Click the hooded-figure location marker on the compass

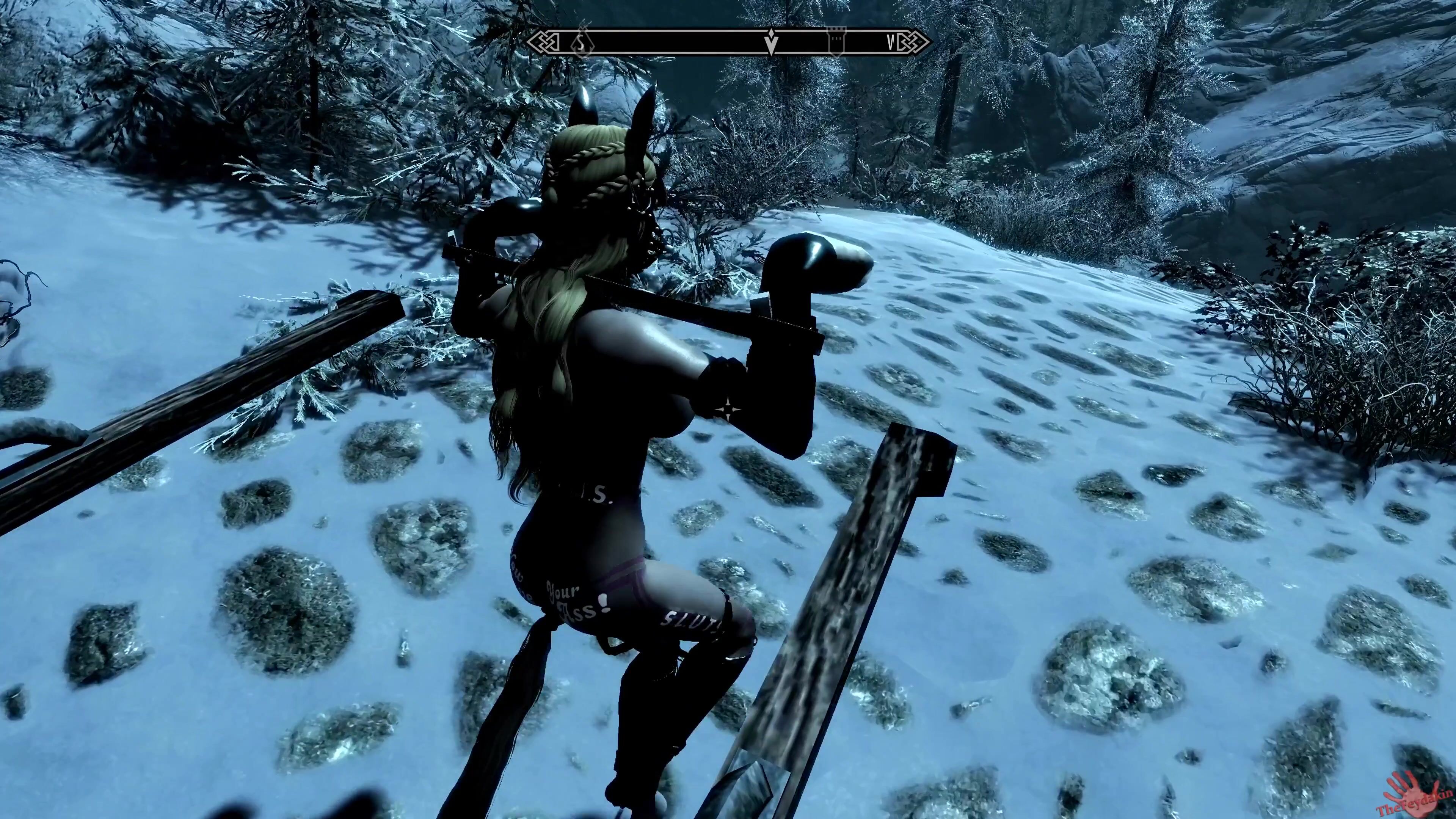580,42
